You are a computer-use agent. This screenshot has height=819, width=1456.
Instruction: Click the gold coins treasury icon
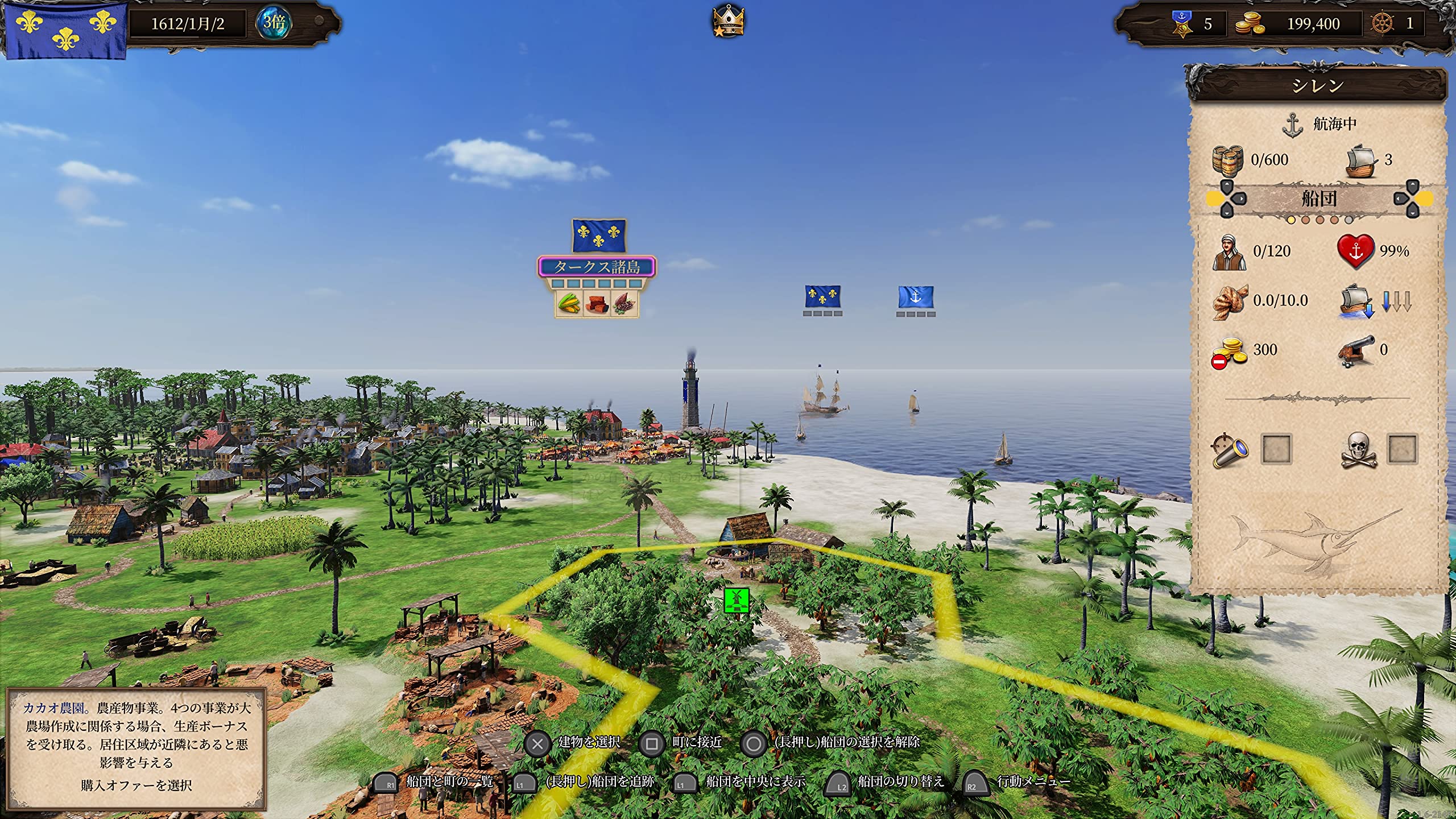[1250, 24]
